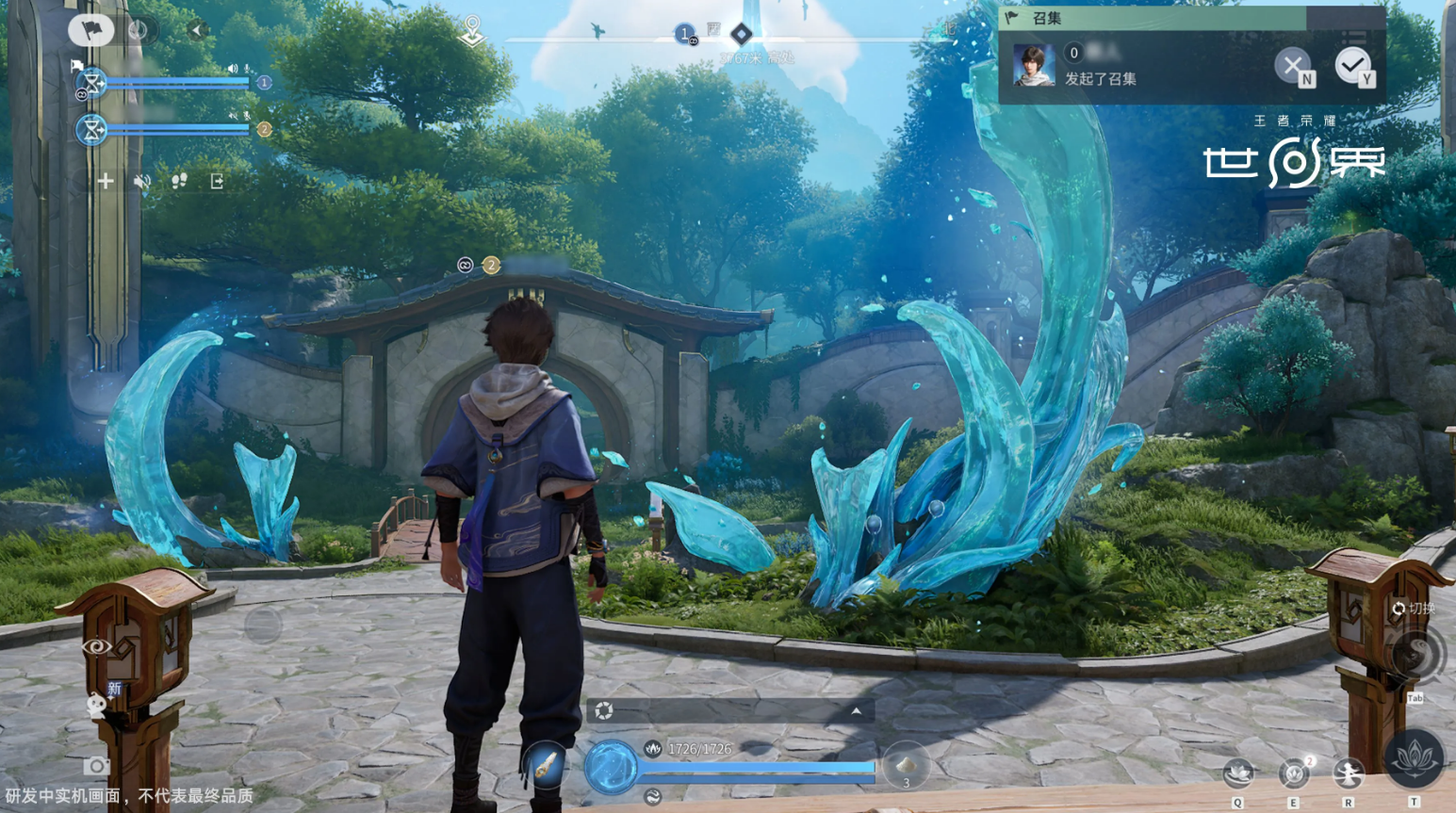The image size is (1456, 813).
Task: Collapse the team panel with the arrow
Action: tap(197, 30)
